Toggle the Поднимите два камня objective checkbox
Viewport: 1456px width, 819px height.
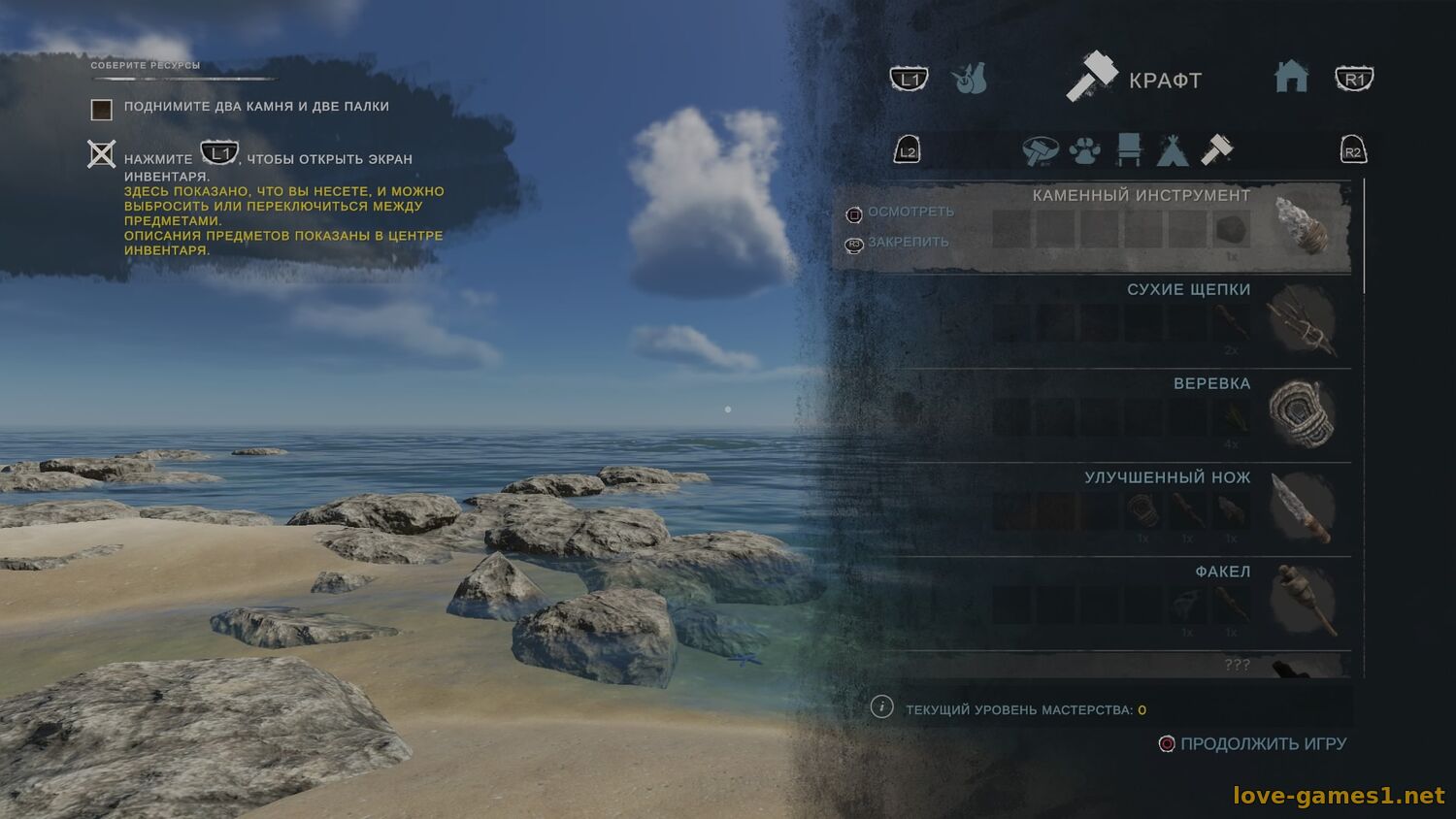tap(102, 109)
